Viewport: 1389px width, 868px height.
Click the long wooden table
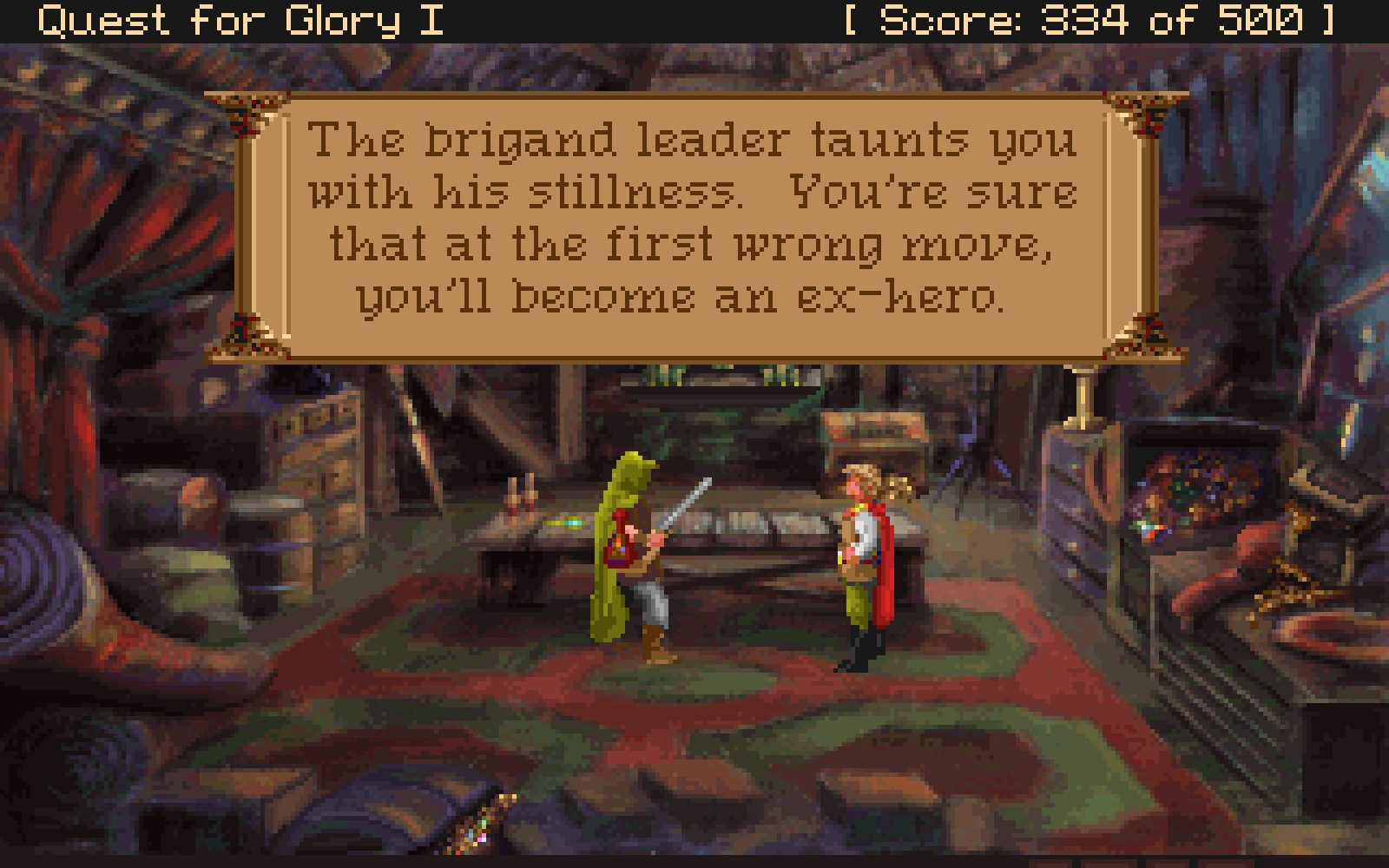click(764, 547)
